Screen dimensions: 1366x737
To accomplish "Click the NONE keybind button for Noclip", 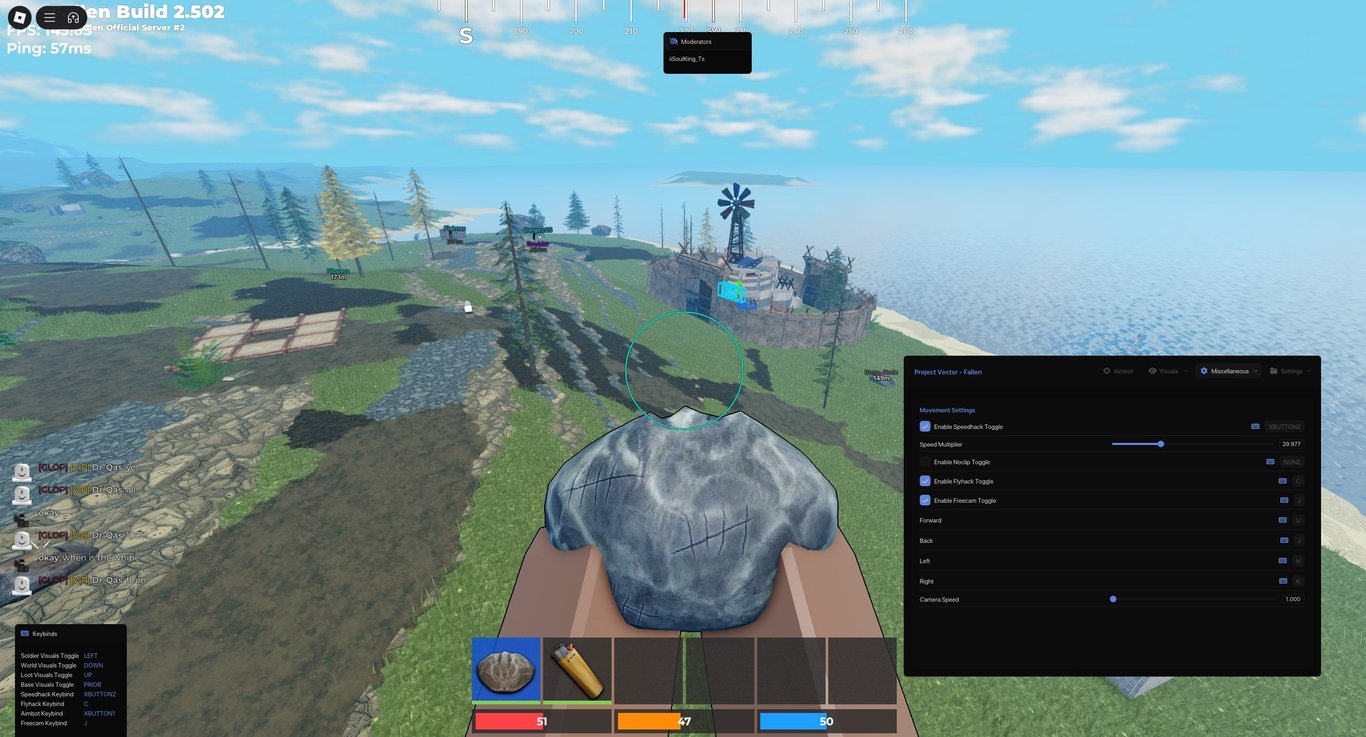I will click(x=1290, y=461).
